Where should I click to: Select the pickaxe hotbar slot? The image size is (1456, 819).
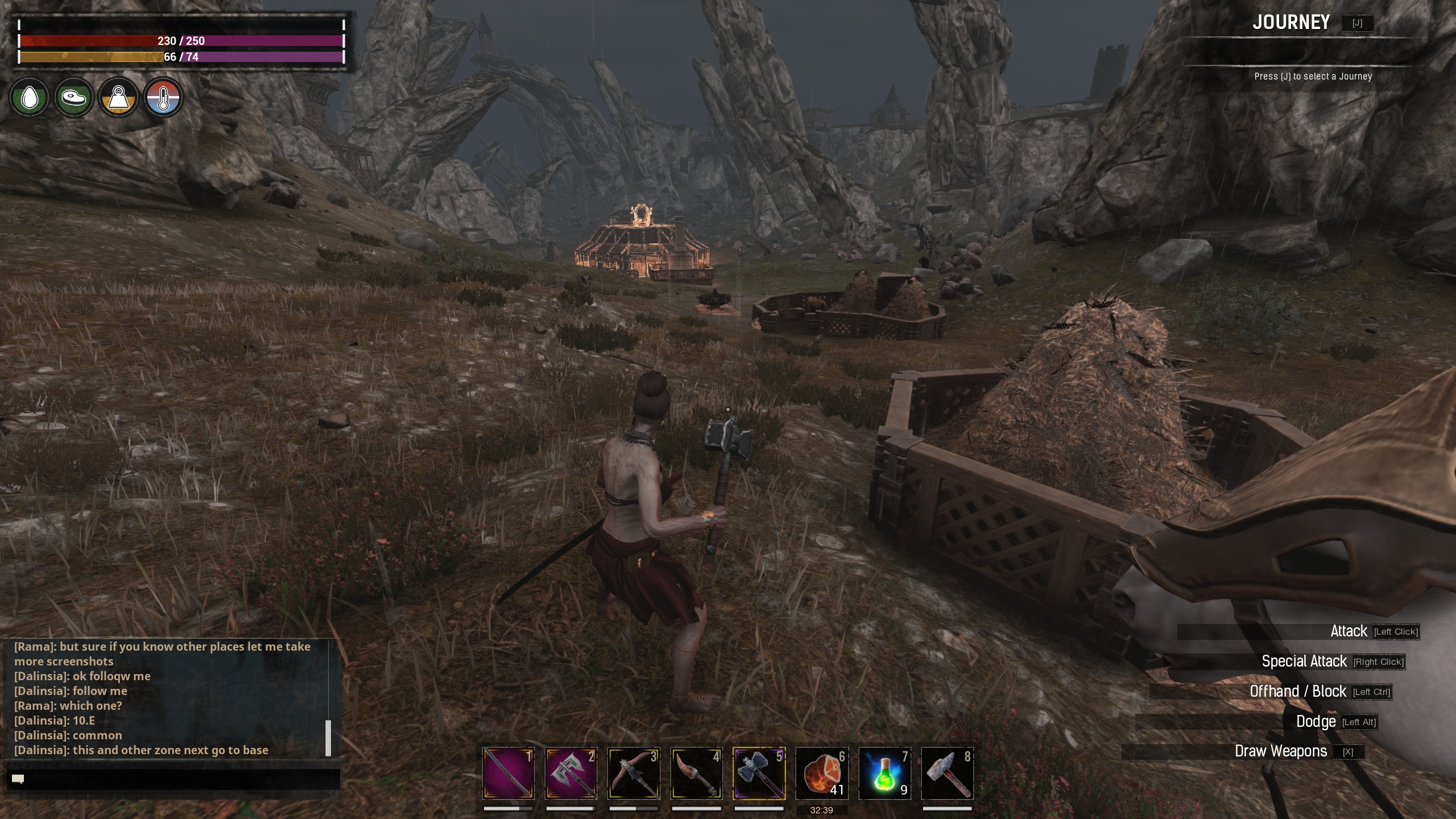634,773
